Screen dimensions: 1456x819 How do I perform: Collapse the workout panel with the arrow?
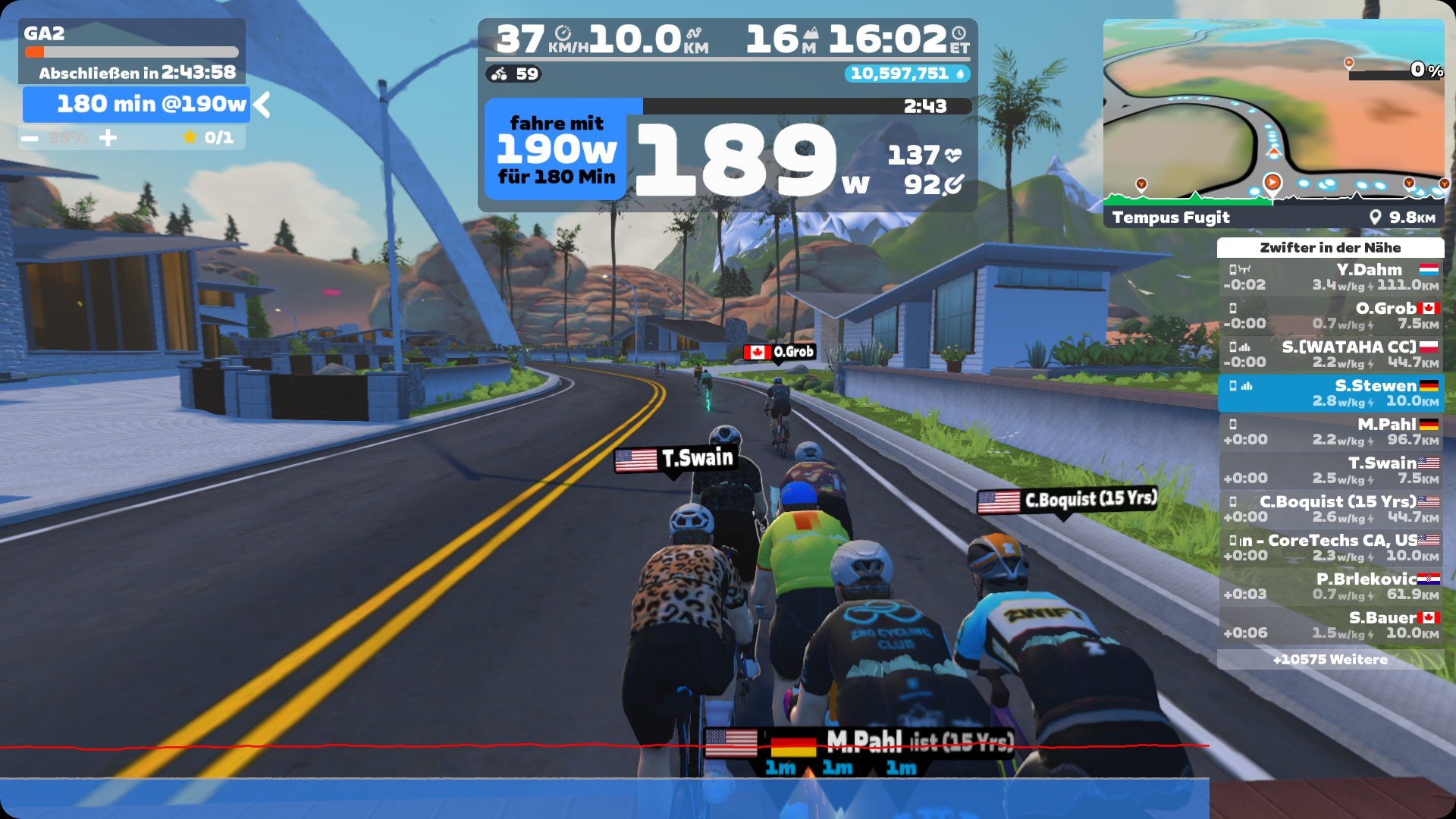(262, 105)
